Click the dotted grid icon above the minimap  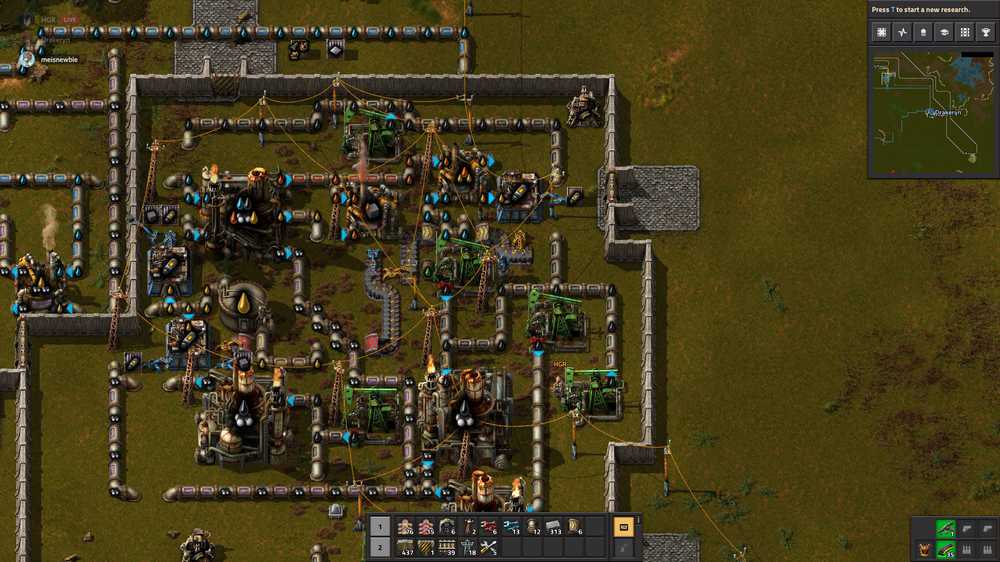pyautogui.click(x=964, y=32)
